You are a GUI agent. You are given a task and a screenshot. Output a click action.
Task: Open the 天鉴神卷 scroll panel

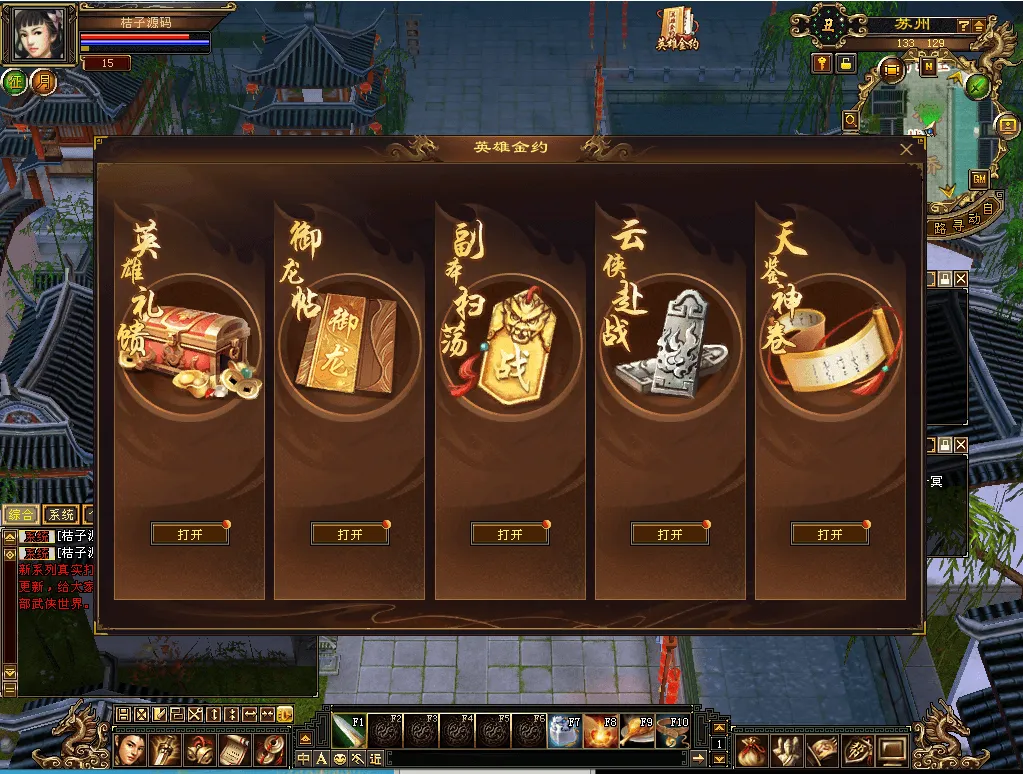830,535
